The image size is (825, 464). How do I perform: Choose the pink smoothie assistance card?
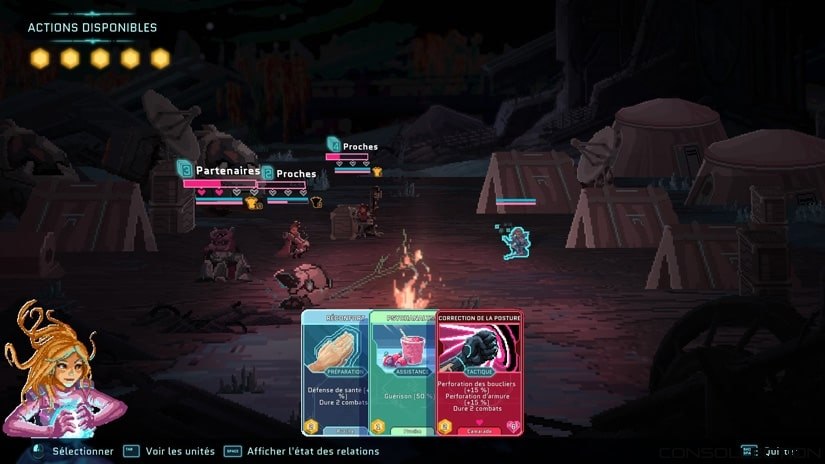[x=403, y=372]
